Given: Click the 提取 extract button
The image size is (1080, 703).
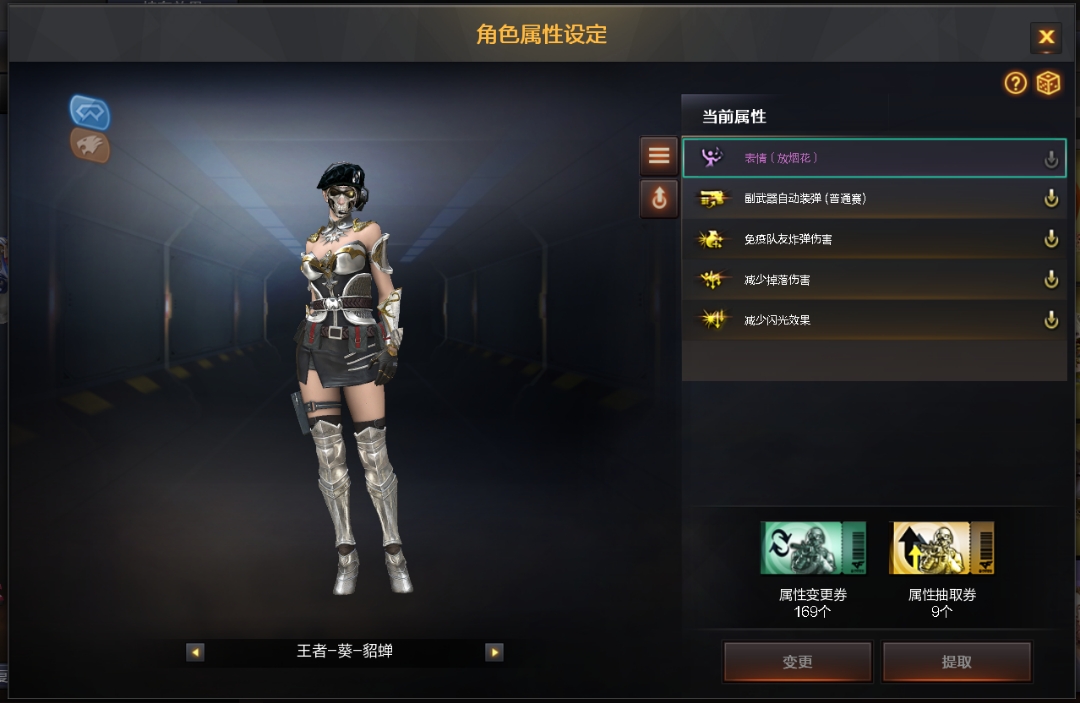Looking at the screenshot, I should (956, 662).
